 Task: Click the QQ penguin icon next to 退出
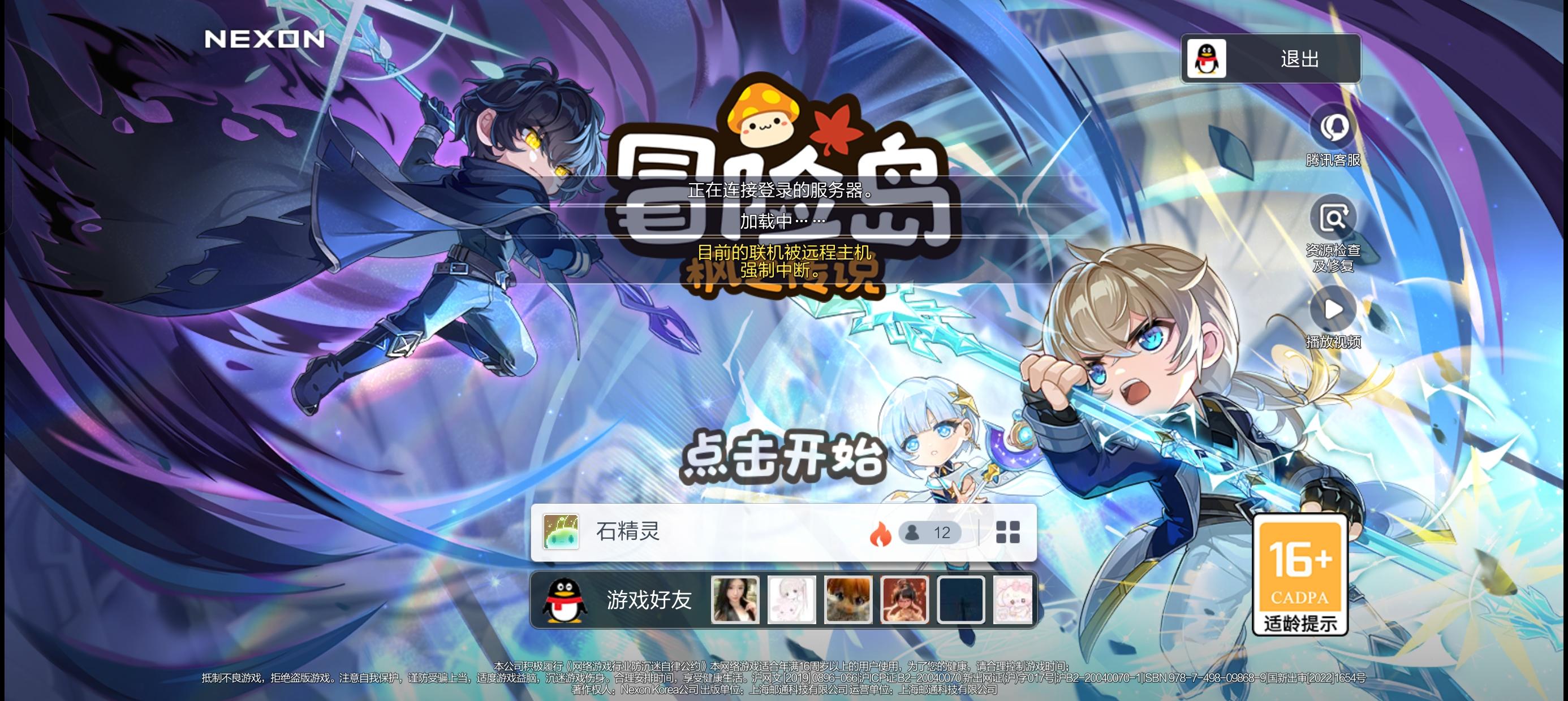(1208, 58)
